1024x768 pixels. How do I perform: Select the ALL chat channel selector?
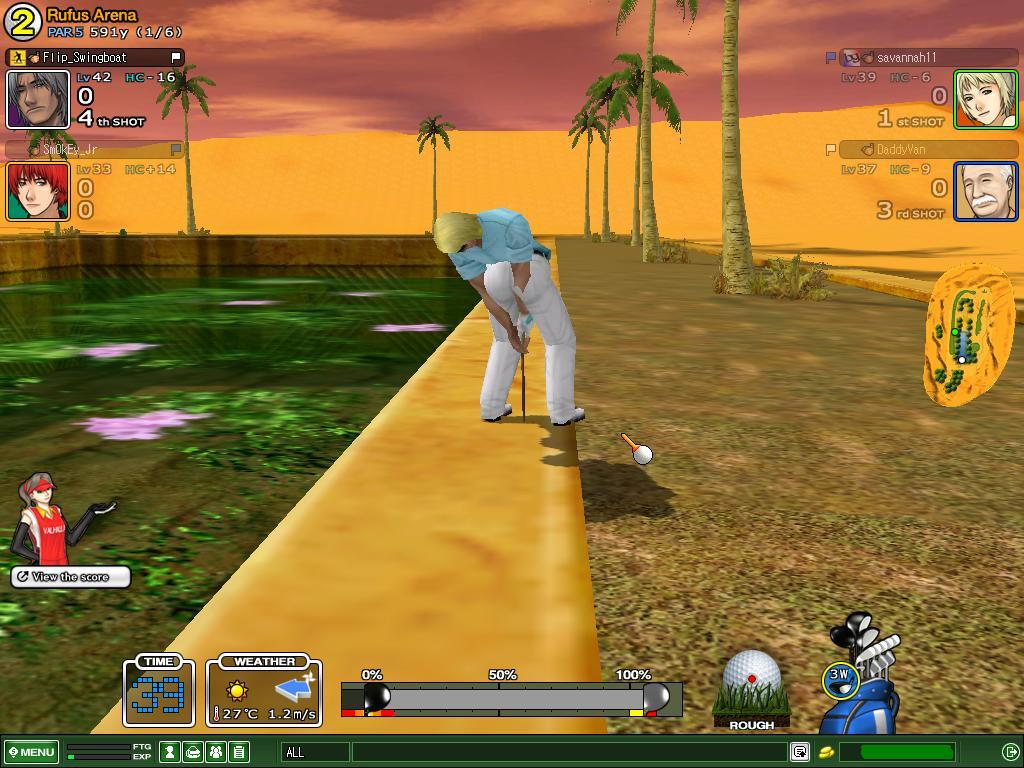click(x=316, y=752)
